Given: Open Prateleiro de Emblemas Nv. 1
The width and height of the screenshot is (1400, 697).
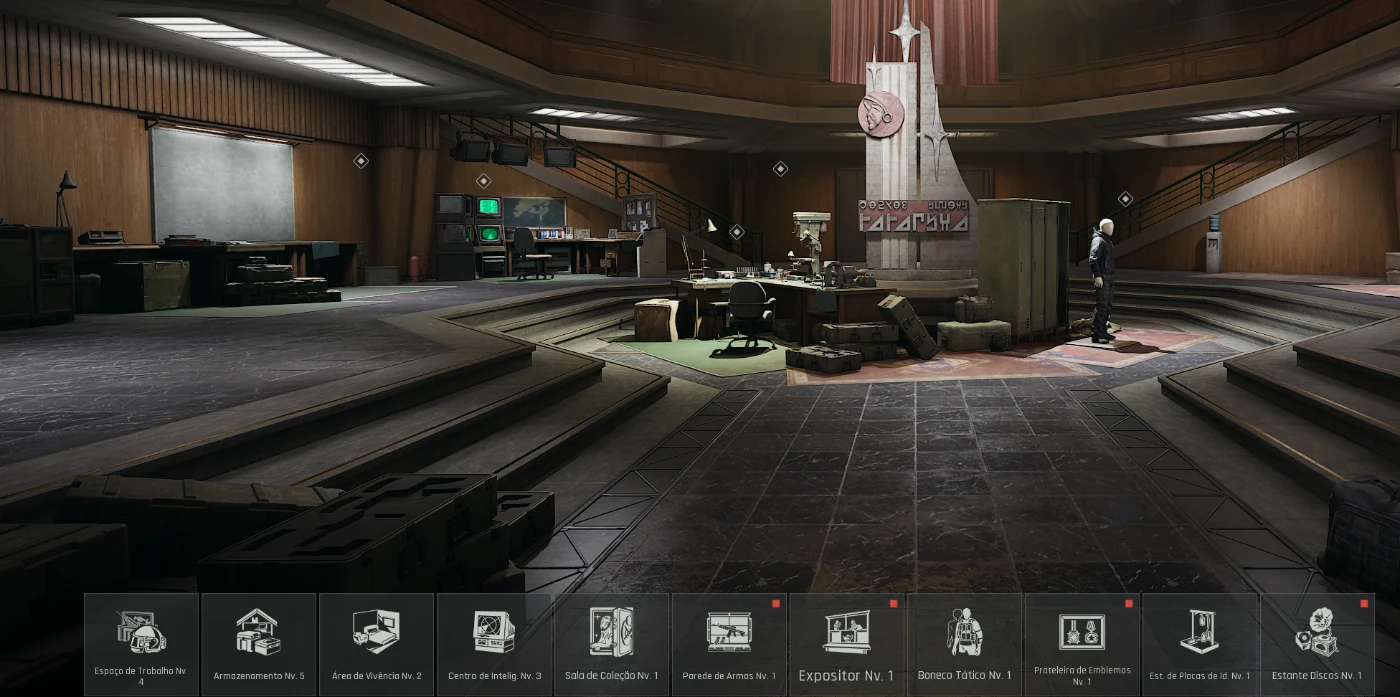Looking at the screenshot, I should [1082, 643].
